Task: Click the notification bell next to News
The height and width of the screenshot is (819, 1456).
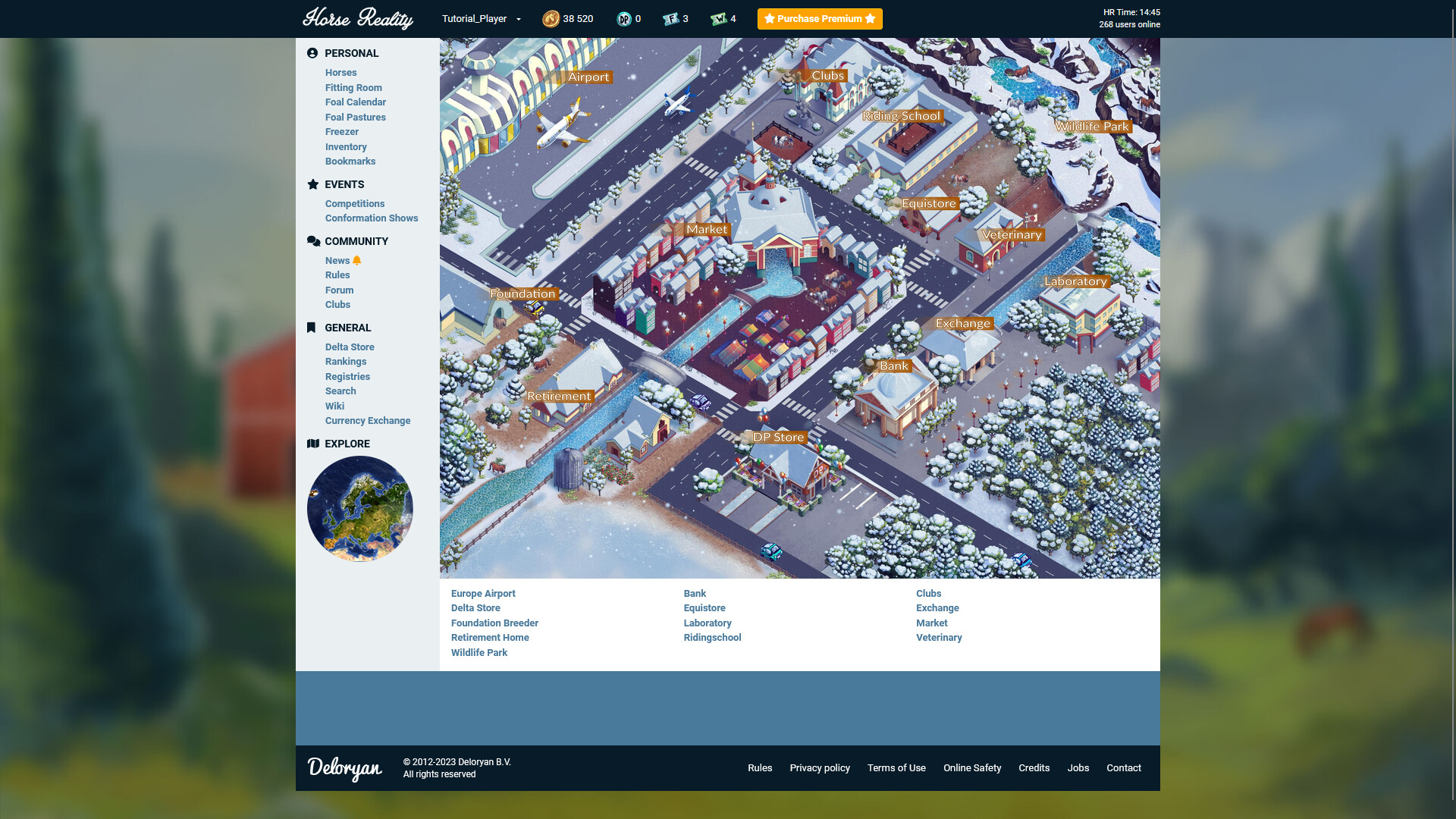Action: tap(356, 259)
